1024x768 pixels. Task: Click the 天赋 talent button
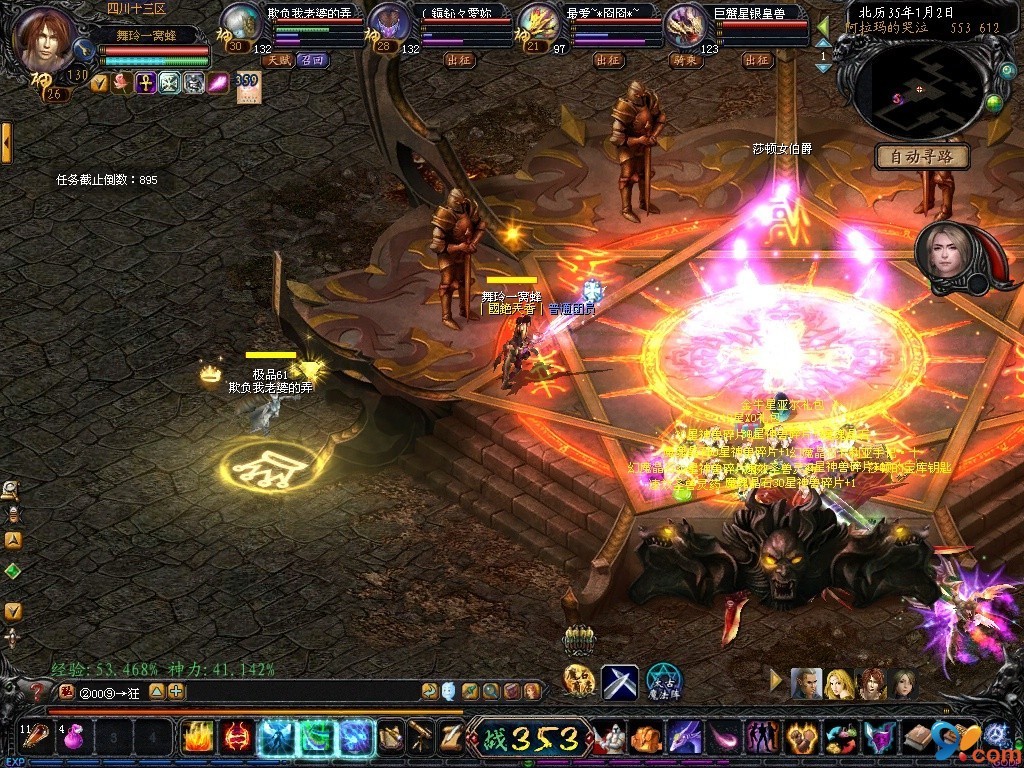pyautogui.click(x=277, y=60)
